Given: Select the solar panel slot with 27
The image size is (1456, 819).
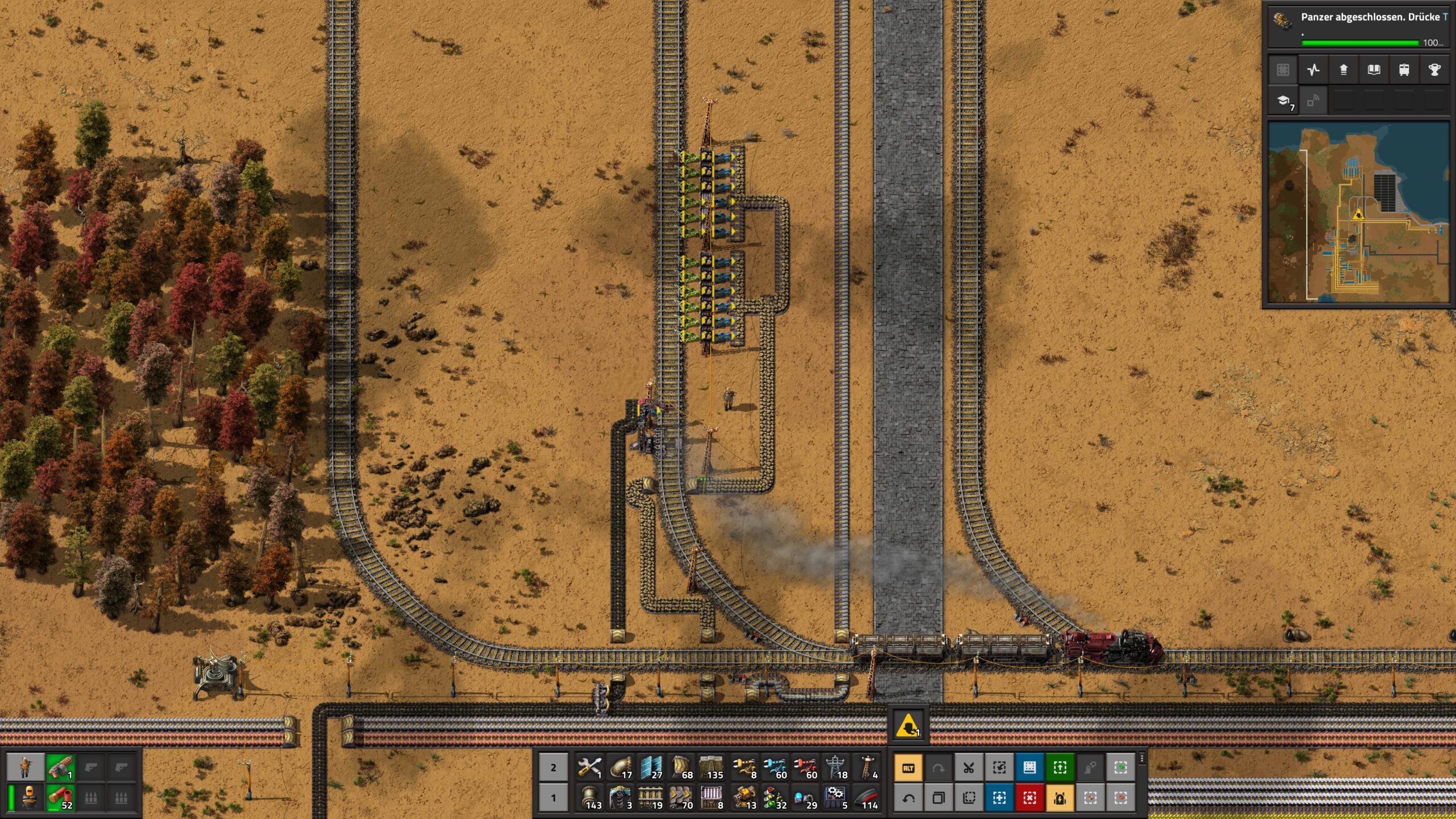Looking at the screenshot, I should pyautogui.click(x=652, y=767).
